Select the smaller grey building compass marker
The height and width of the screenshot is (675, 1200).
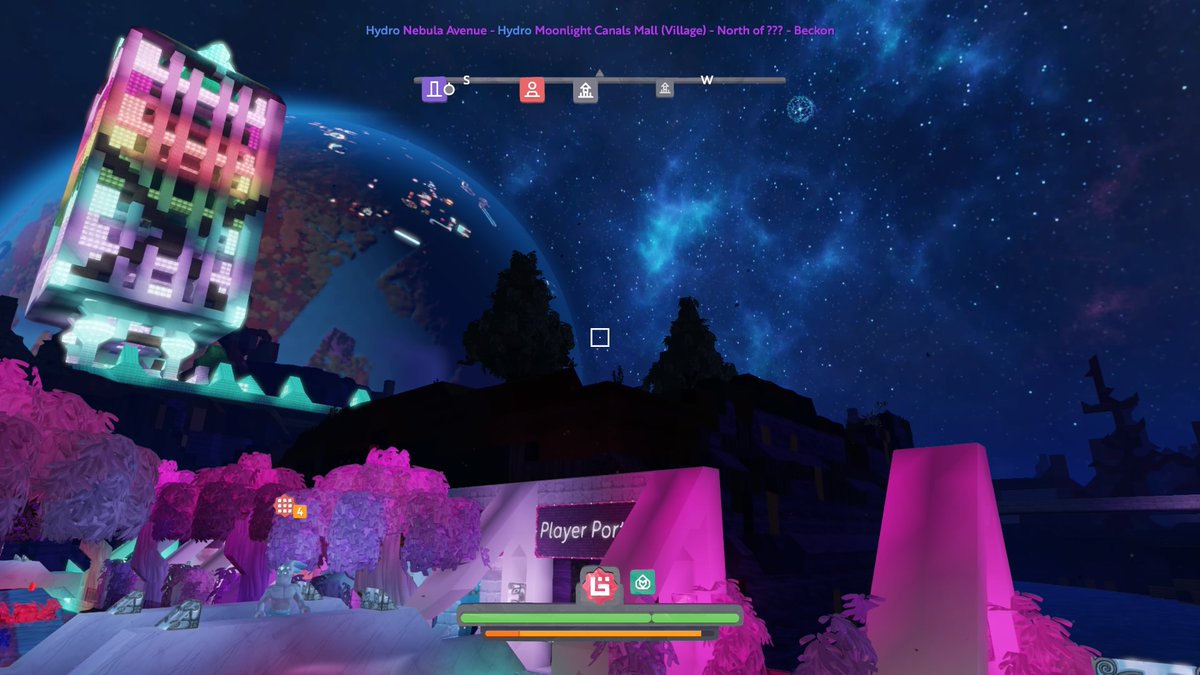tap(664, 89)
